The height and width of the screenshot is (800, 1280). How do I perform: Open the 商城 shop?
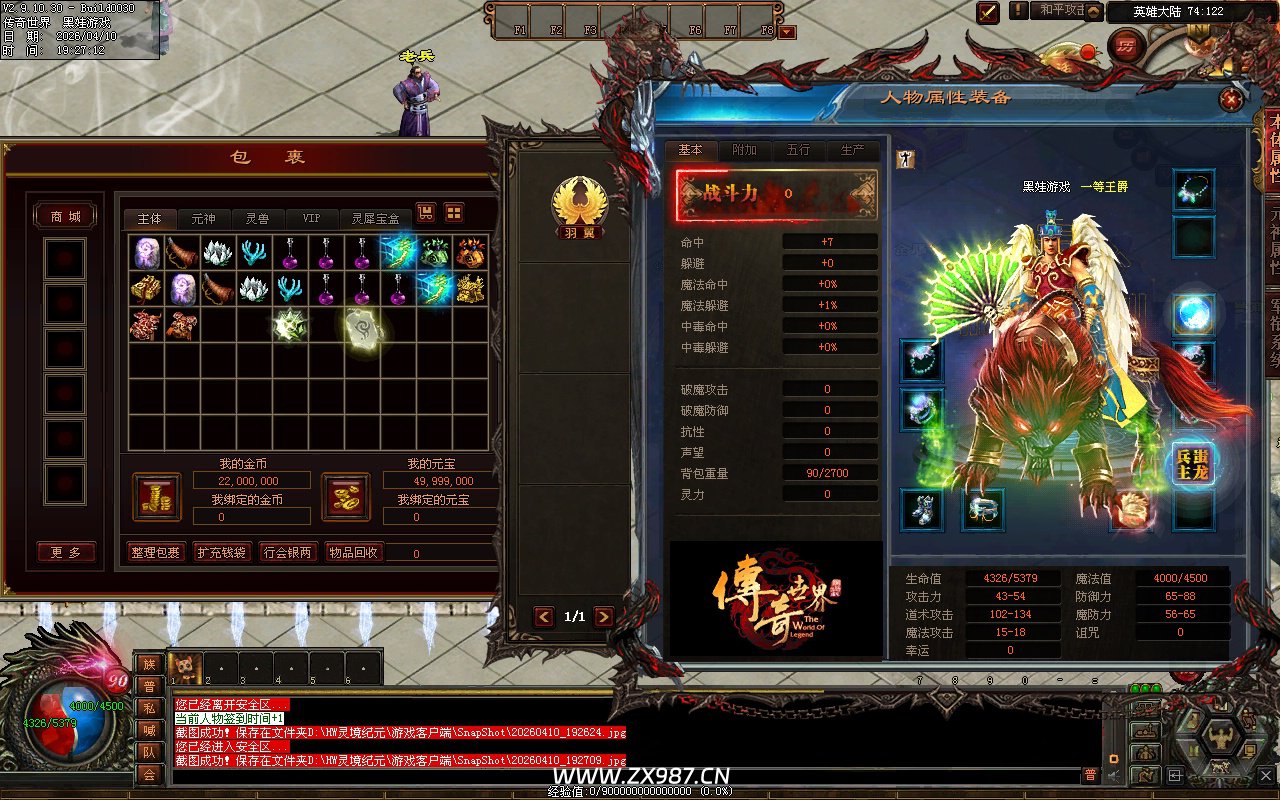pos(66,217)
